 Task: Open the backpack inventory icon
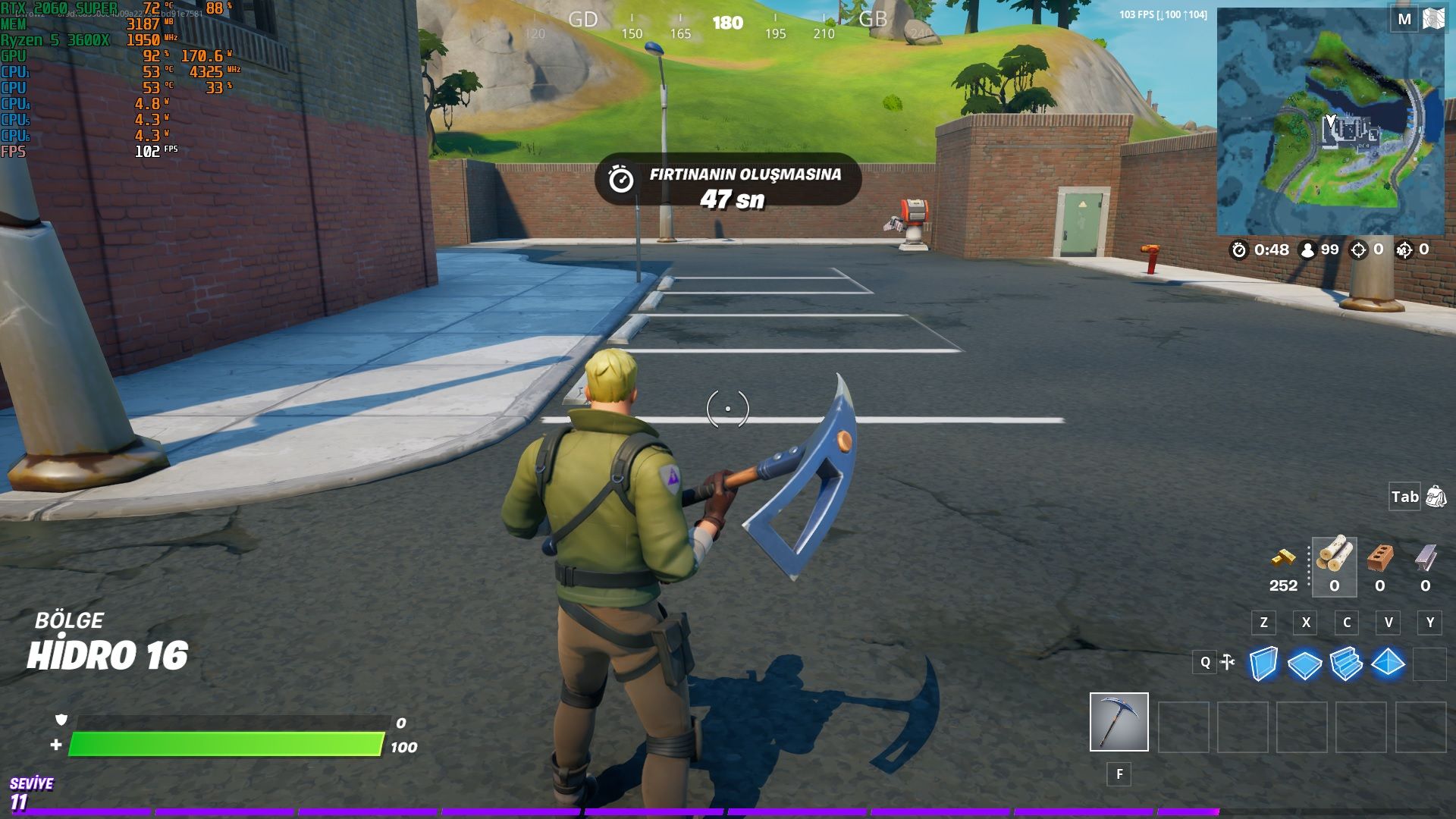pyautogui.click(x=1436, y=497)
